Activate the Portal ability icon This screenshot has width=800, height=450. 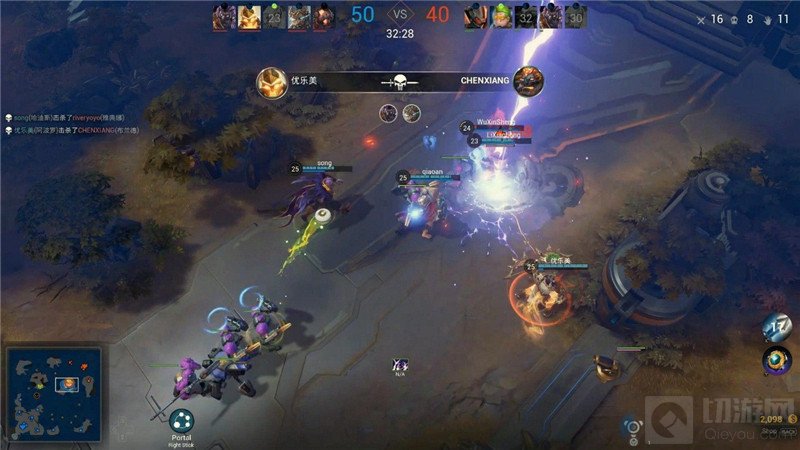(181, 421)
